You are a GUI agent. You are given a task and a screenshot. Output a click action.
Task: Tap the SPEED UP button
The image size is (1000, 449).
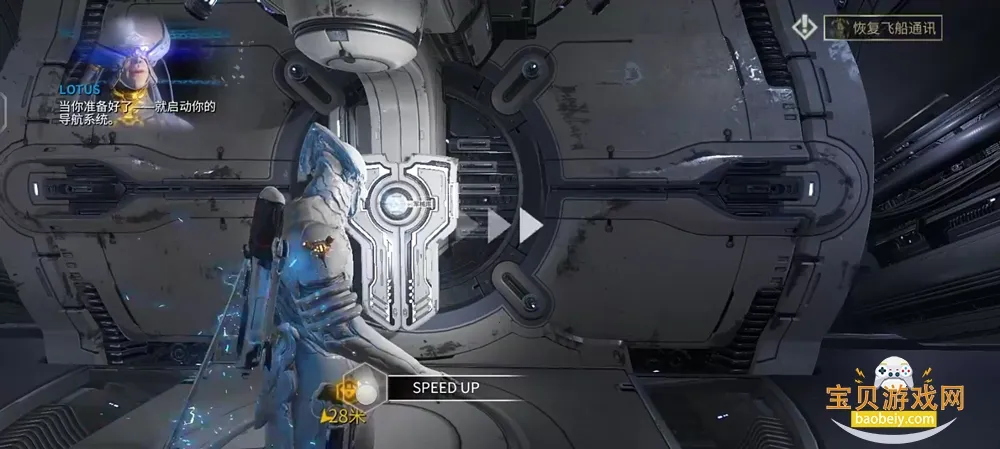(x=448, y=388)
